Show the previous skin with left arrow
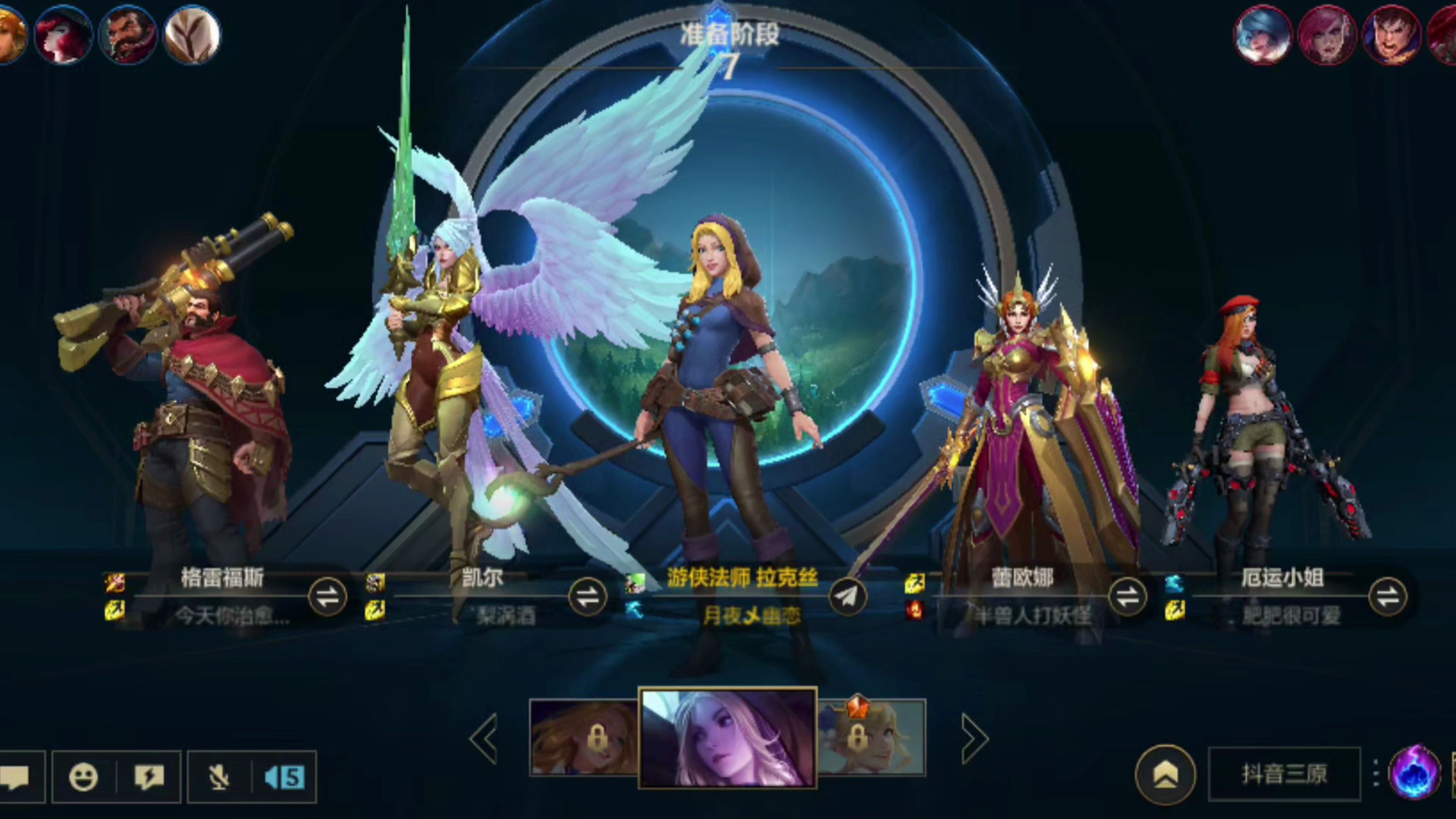Image resolution: width=1456 pixels, height=819 pixels. (484, 737)
